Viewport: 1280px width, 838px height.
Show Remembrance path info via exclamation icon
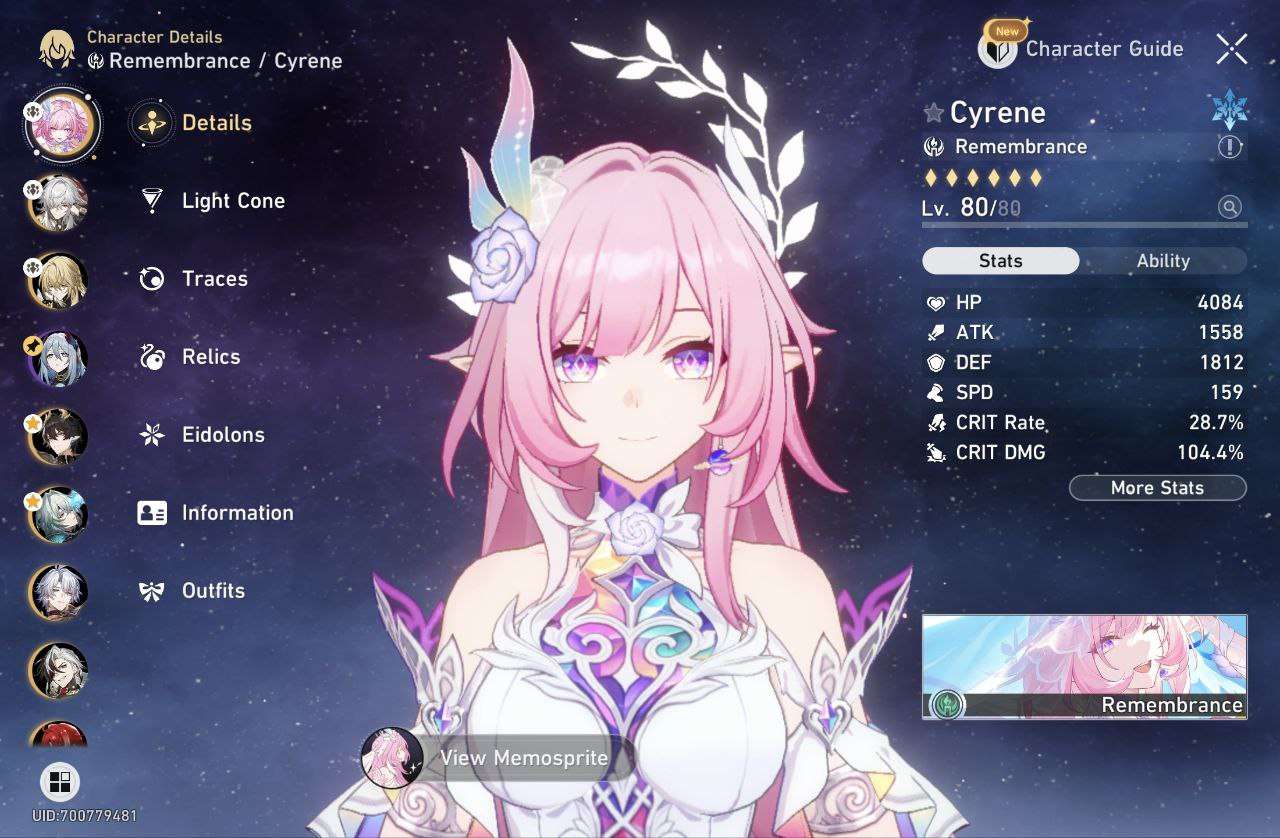coord(1229,147)
